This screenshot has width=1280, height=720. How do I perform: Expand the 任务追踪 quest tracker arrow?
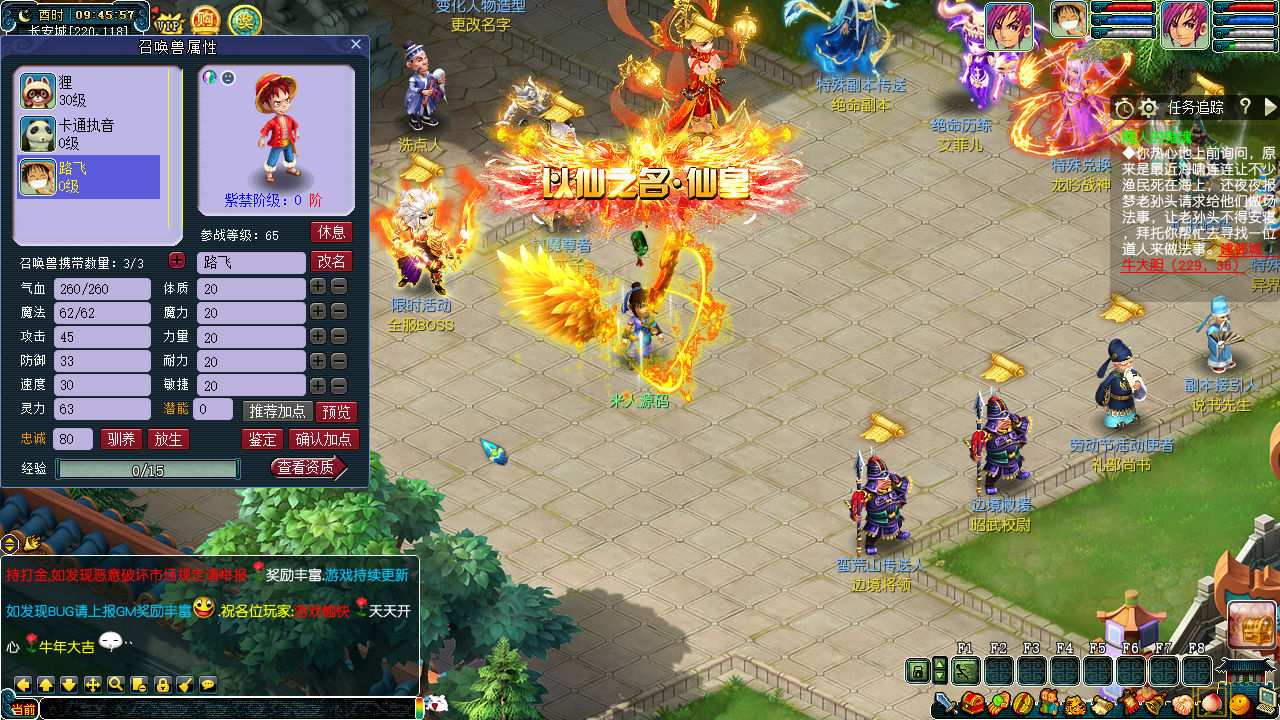click(x=1270, y=107)
